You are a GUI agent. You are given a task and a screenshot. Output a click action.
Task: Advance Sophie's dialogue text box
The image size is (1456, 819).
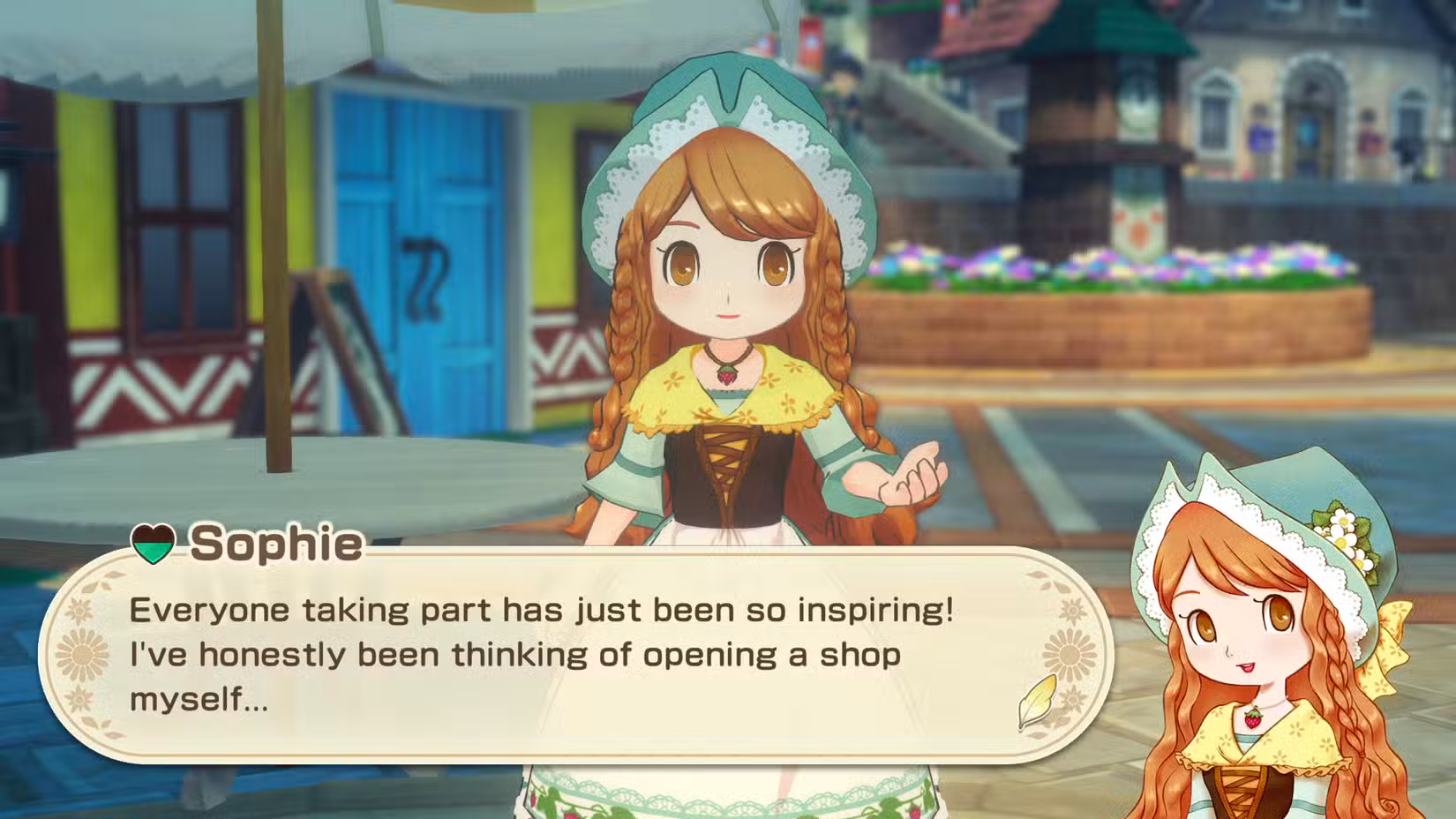pyautogui.click(x=565, y=654)
